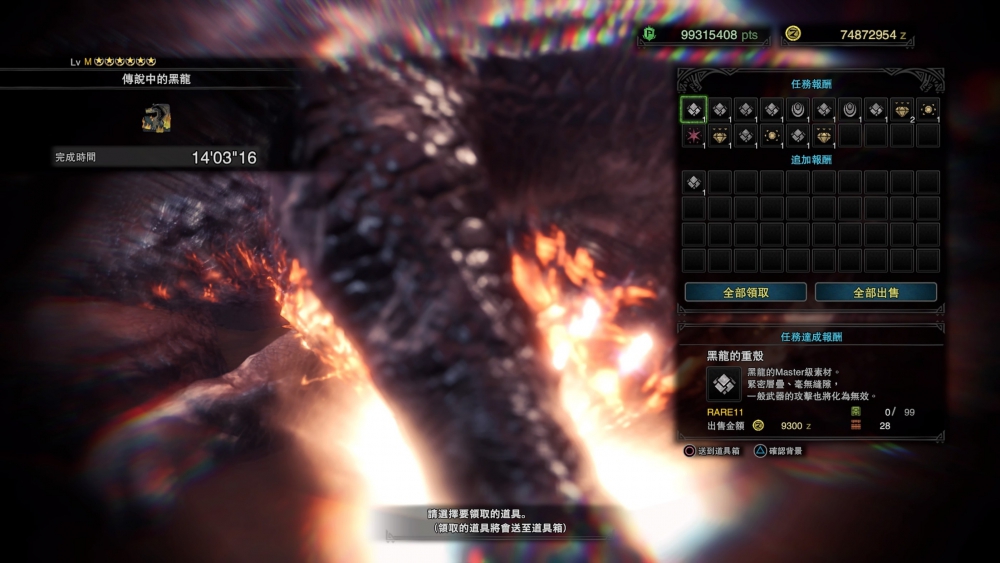Claim all rewards with 全部領取
Viewport: 1000px width, 563px height.
pyautogui.click(x=745, y=292)
